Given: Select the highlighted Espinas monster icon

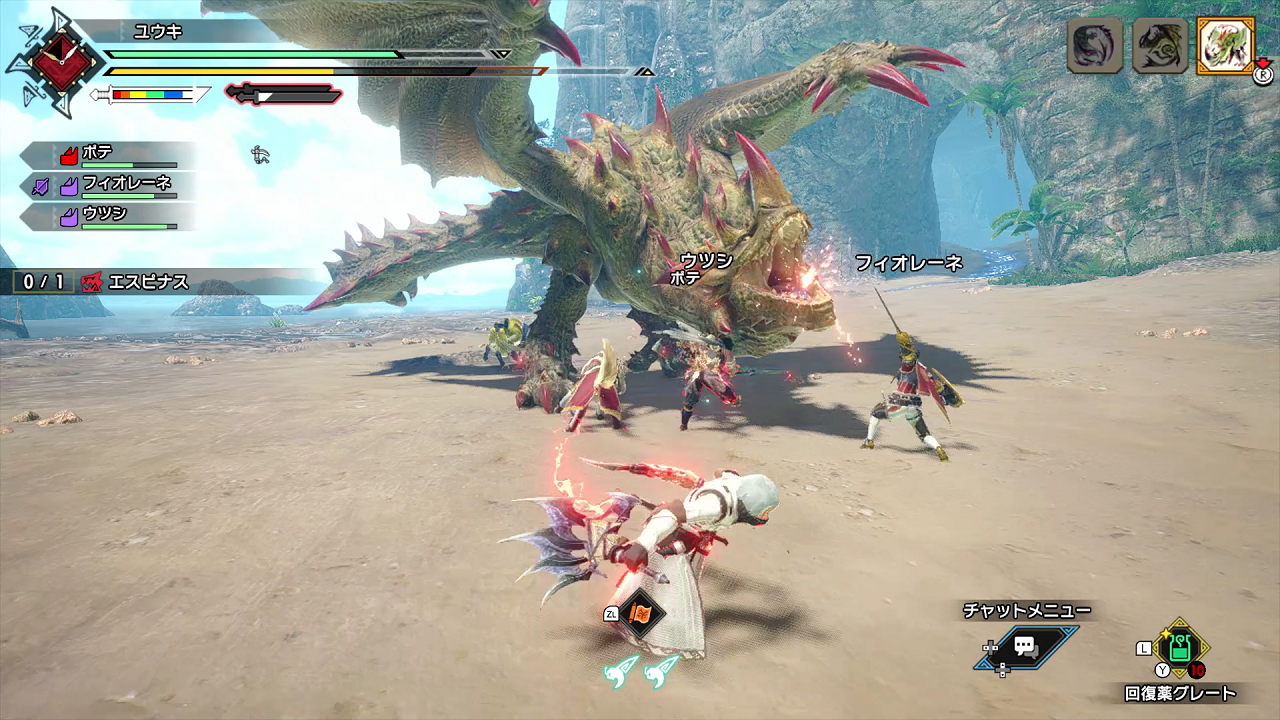Looking at the screenshot, I should tap(1225, 46).
